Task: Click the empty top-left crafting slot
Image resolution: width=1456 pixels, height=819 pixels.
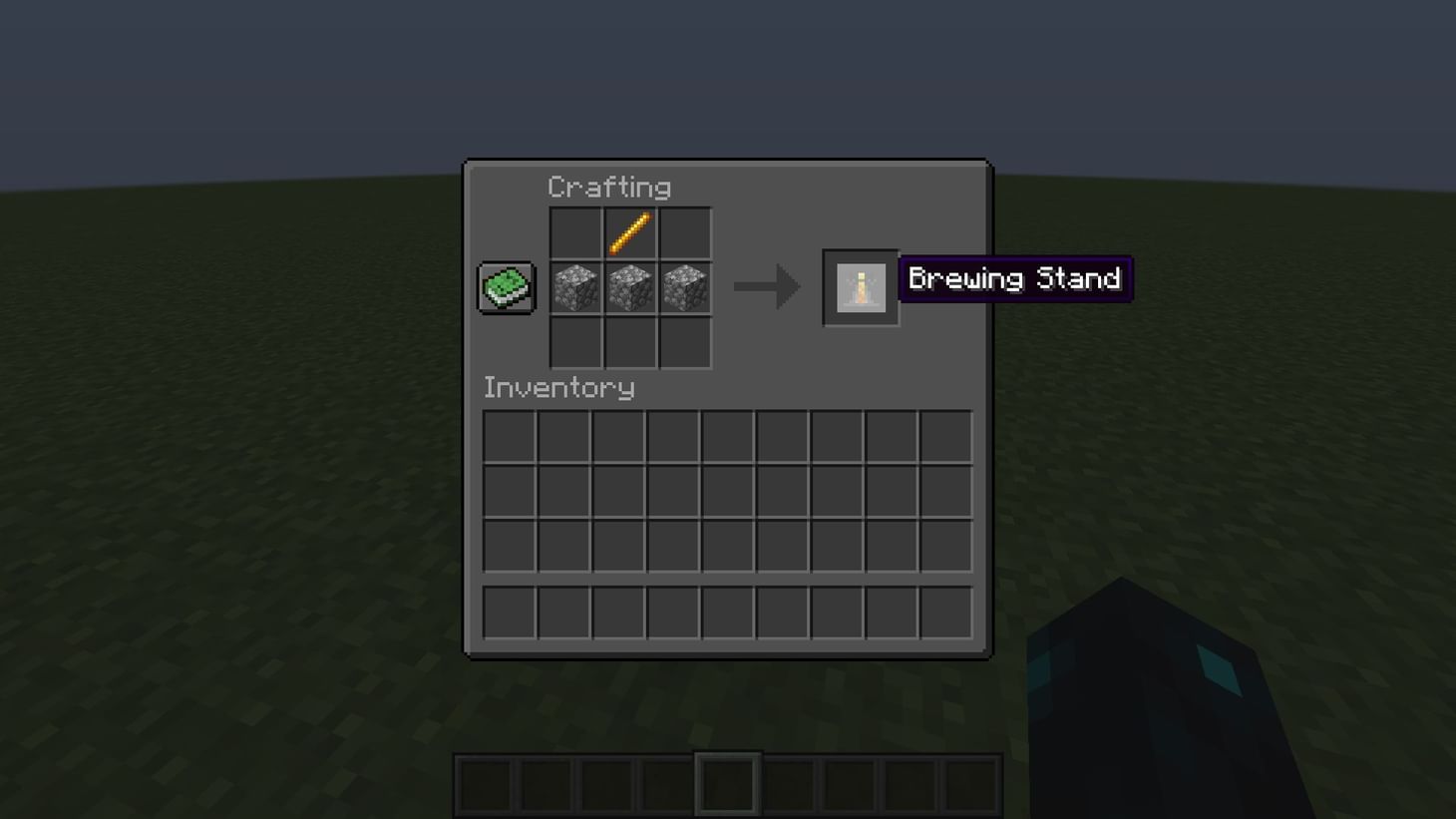Action: [x=576, y=232]
